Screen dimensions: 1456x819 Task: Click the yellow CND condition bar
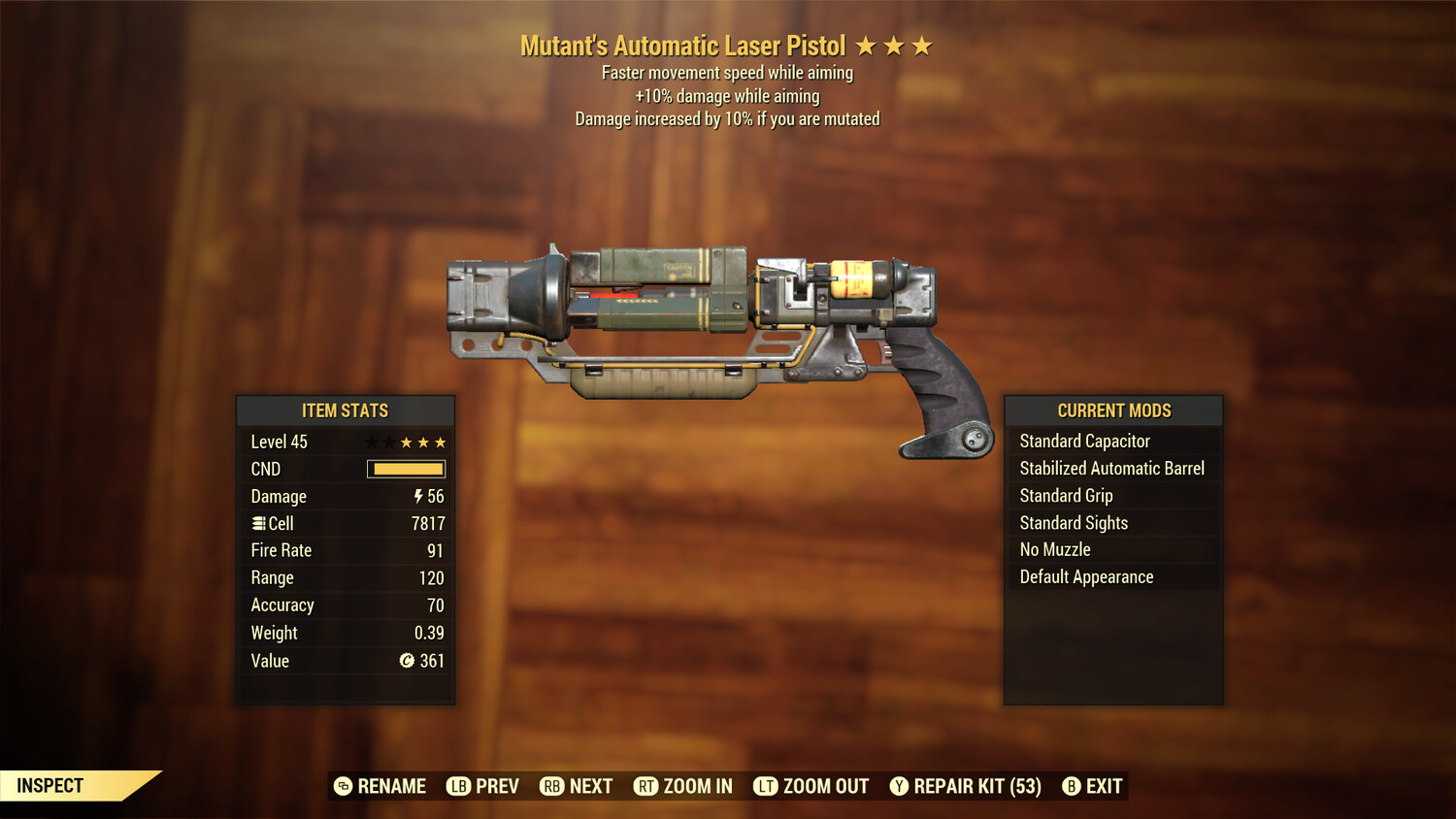point(408,469)
